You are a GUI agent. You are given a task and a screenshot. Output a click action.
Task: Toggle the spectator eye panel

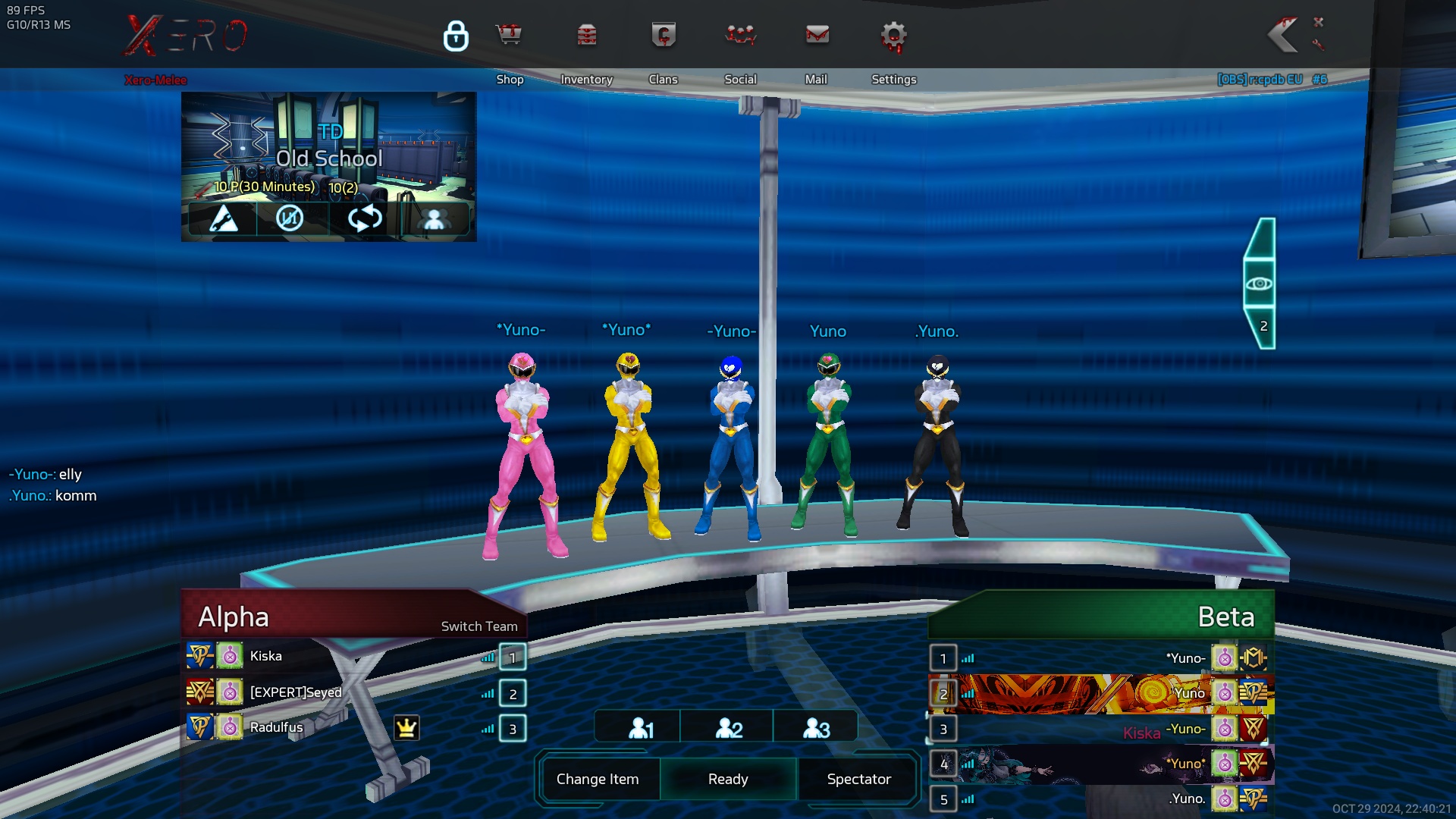[1260, 284]
